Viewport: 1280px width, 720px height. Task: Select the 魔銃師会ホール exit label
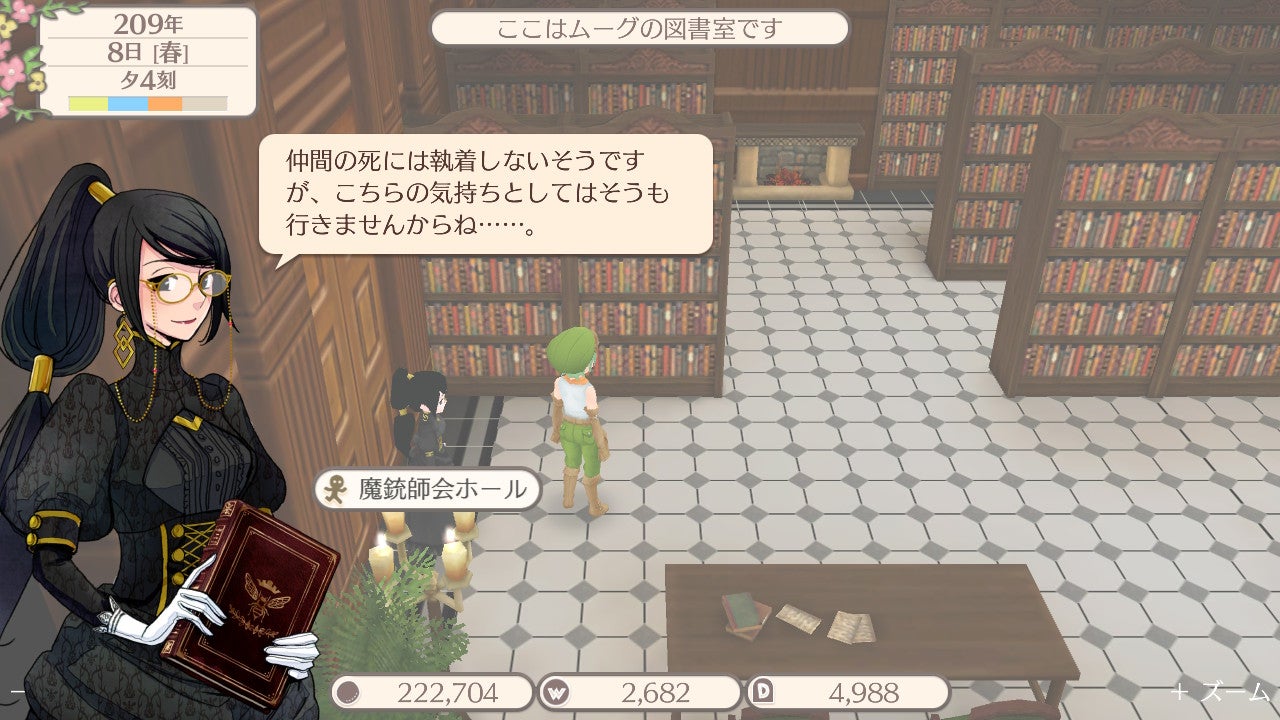(428, 490)
